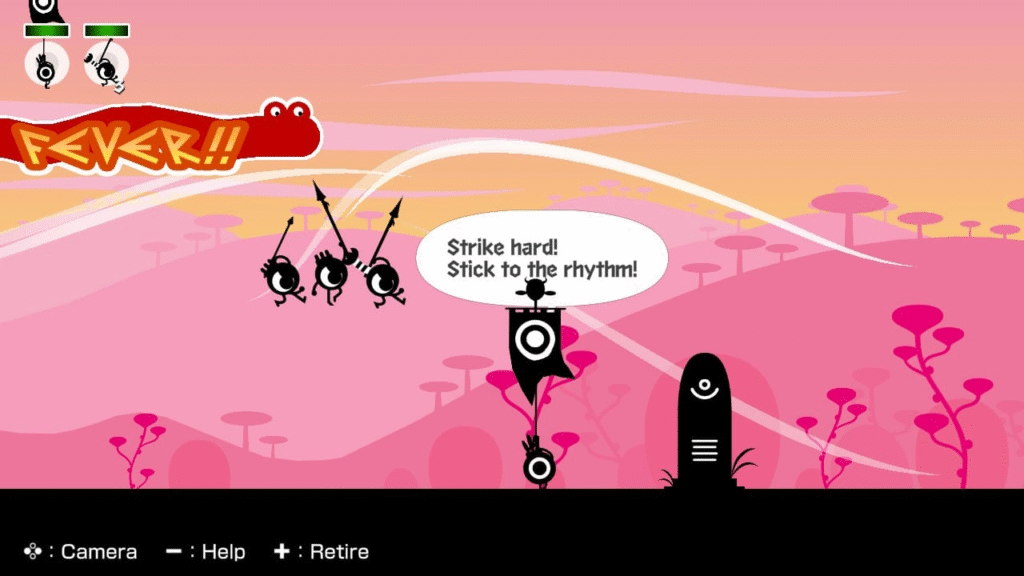
Task: Open the Help option
Action: point(205,551)
